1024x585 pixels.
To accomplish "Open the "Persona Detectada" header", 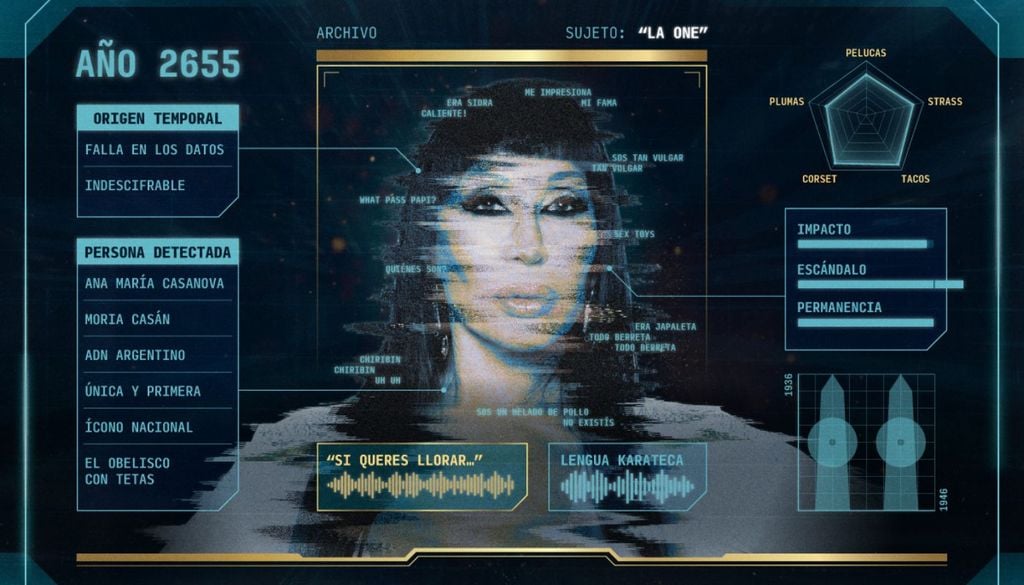I will point(158,252).
